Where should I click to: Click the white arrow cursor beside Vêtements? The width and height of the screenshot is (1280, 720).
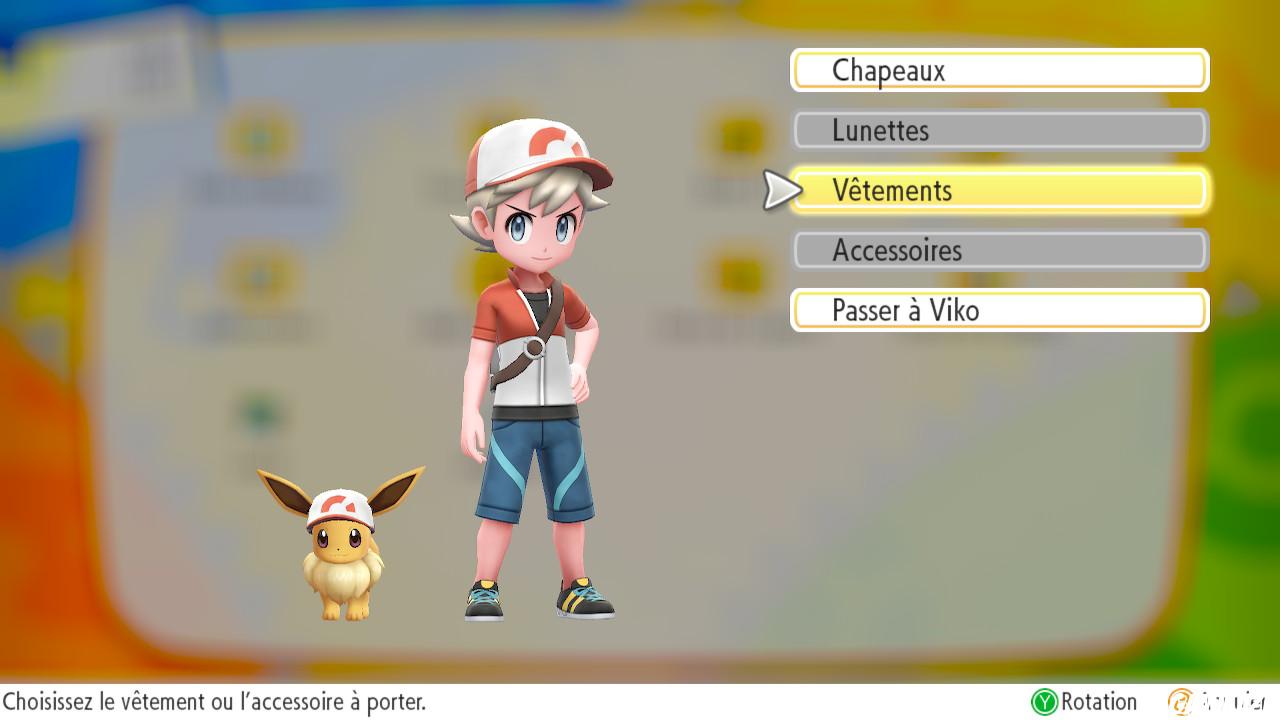774,189
